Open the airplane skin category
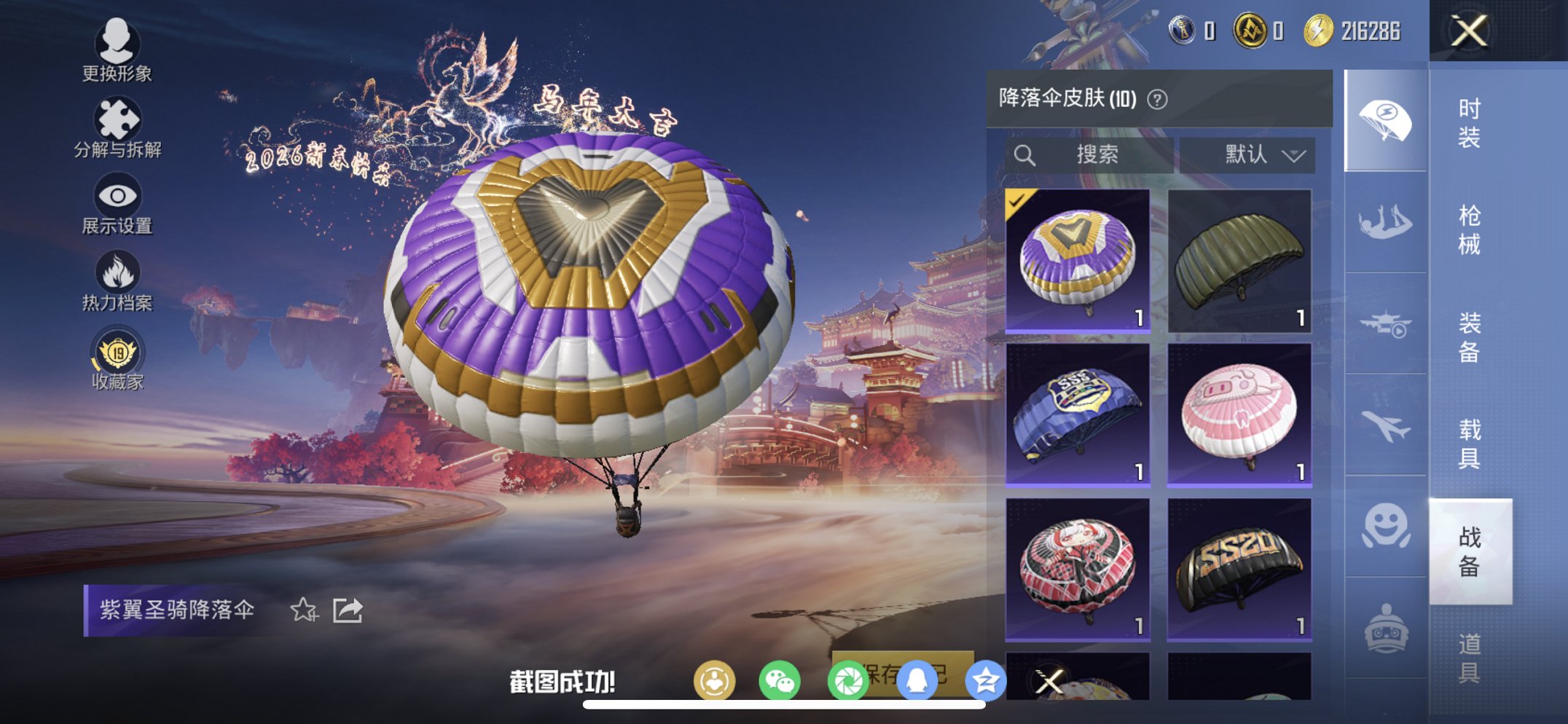The width and height of the screenshot is (1568, 724). coord(1385,426)
